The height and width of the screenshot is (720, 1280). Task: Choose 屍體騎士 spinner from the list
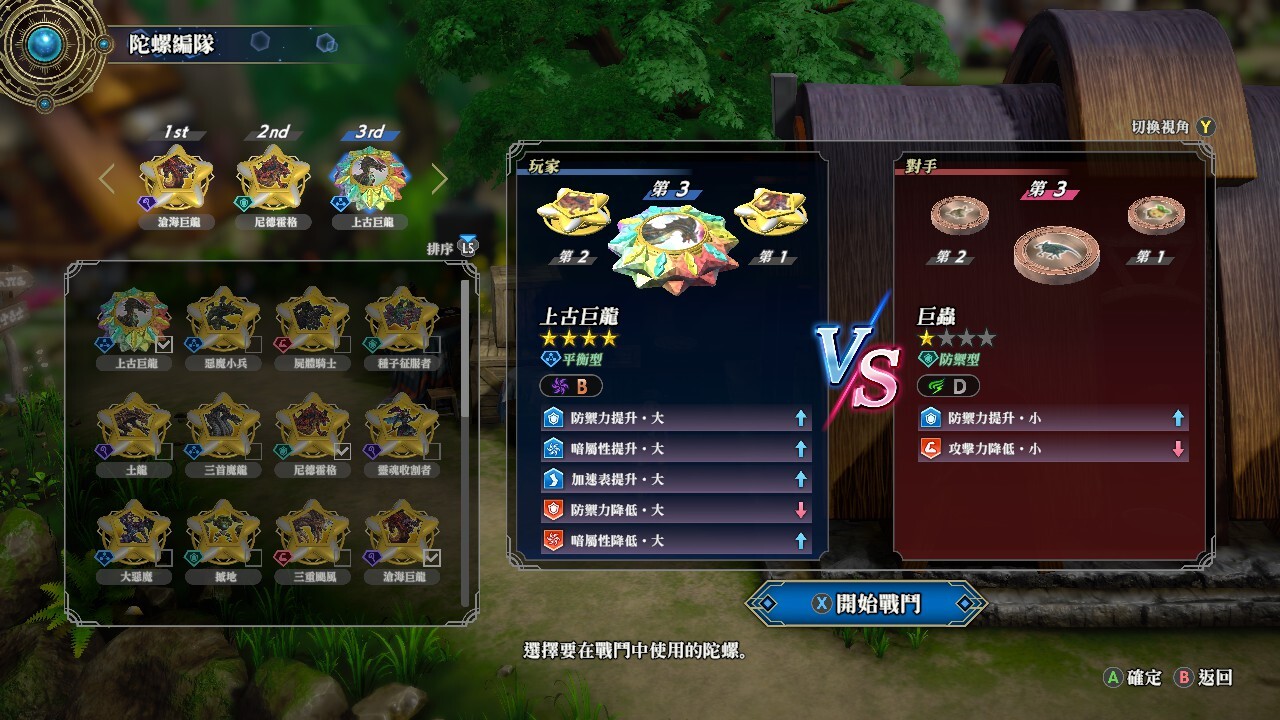coord(312,325)
